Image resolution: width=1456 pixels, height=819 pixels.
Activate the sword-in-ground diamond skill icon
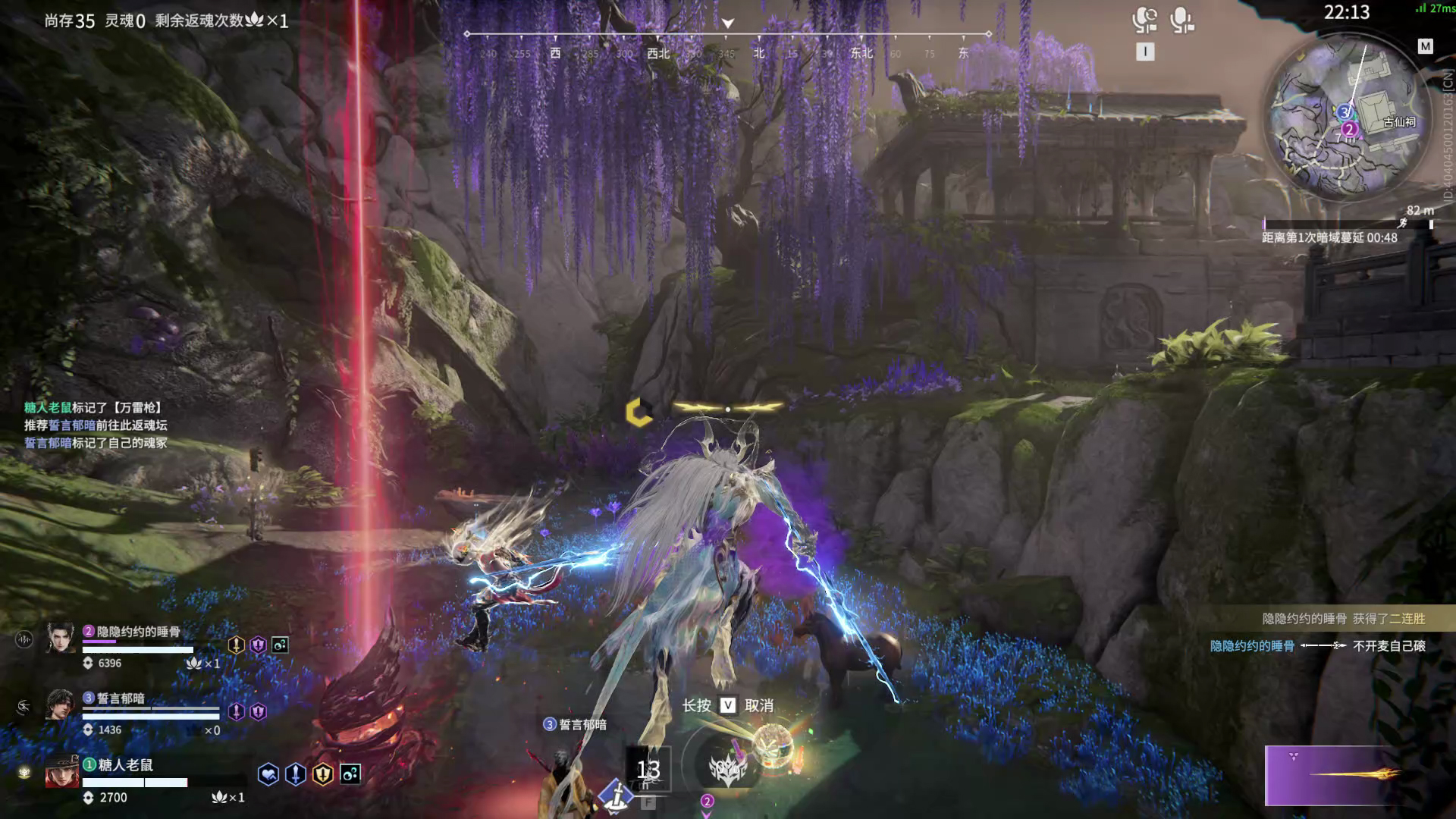point(617,795)
